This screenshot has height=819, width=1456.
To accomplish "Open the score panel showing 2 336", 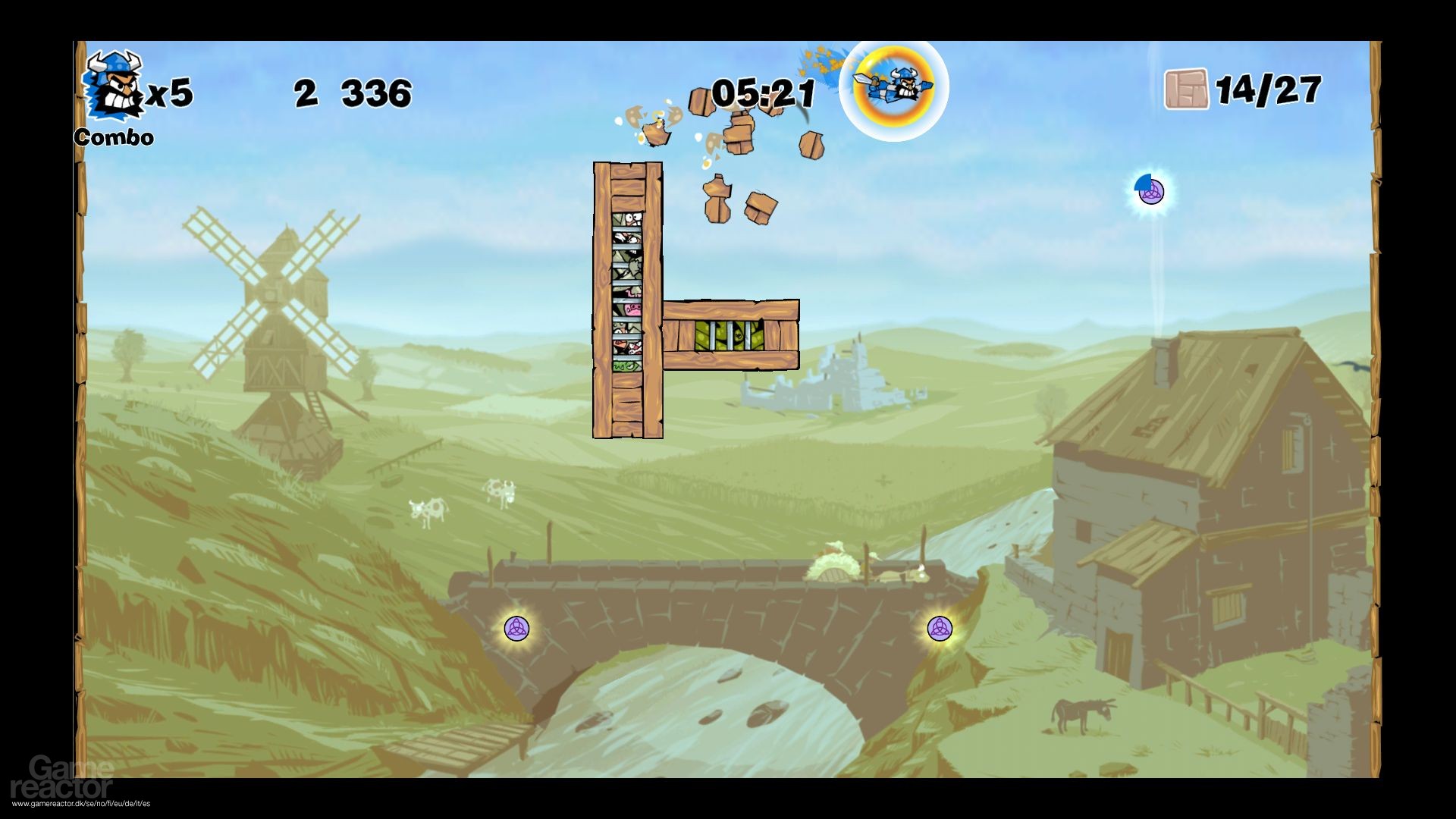I will [351, 91].
